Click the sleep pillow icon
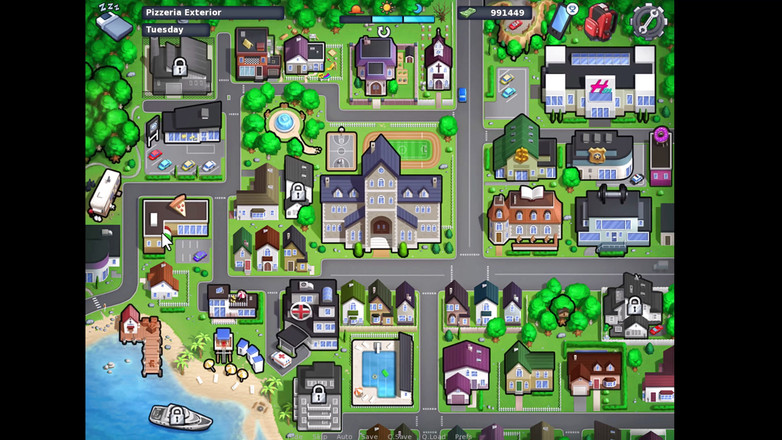 [113, 20]
